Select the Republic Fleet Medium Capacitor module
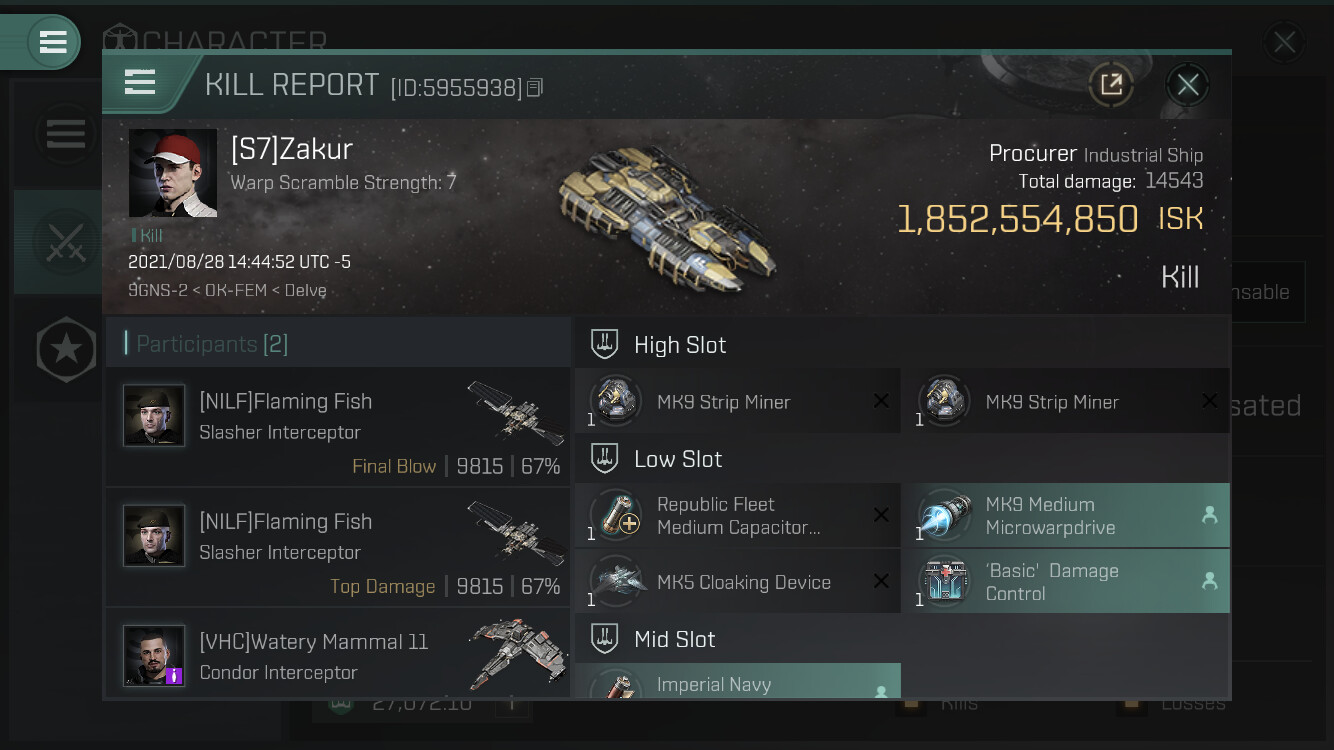Screen dimensions: 1334x750 (x=737, y=516)
